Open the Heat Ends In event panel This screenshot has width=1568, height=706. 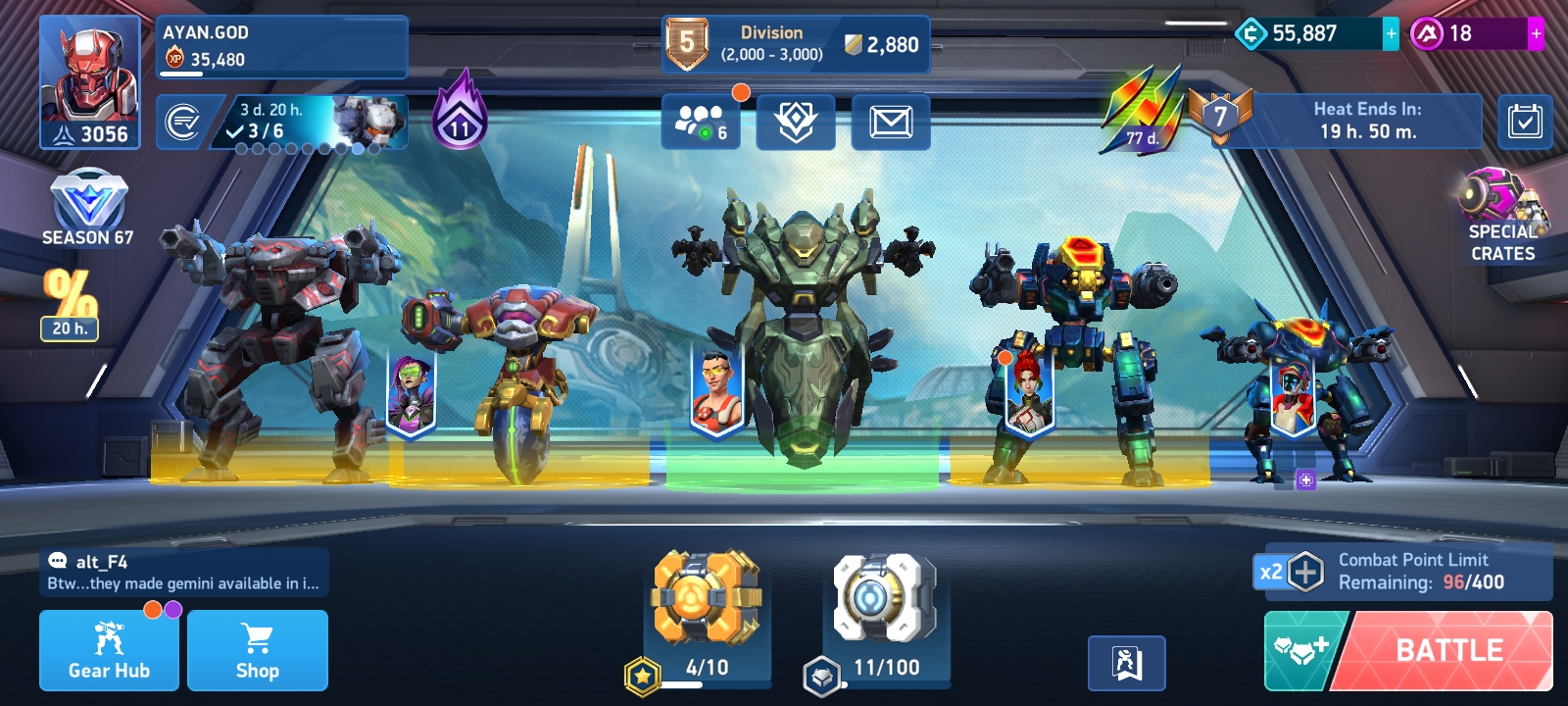(1366, 121)
